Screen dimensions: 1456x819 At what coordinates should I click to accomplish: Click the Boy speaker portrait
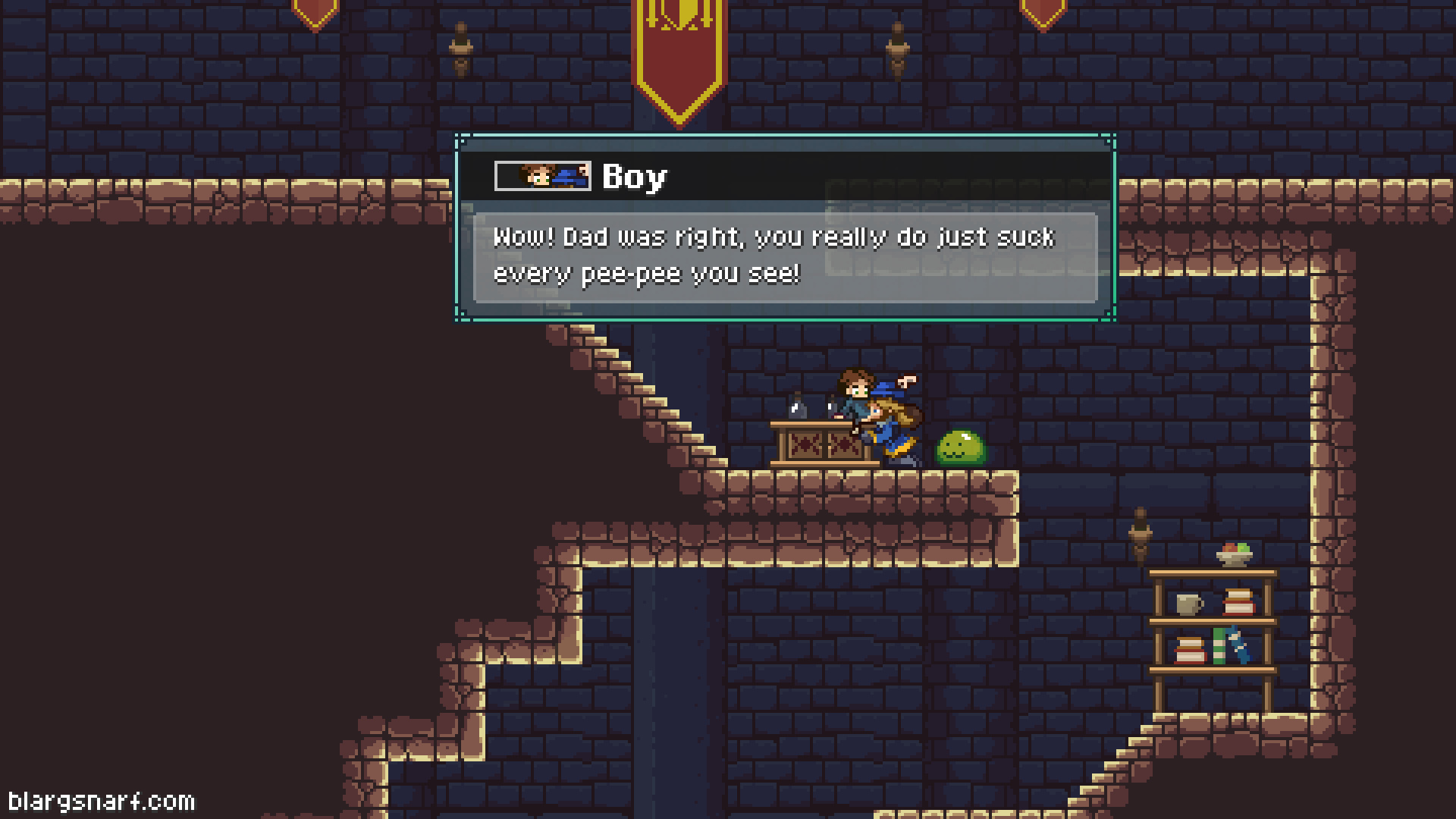[x=542, y=176]
